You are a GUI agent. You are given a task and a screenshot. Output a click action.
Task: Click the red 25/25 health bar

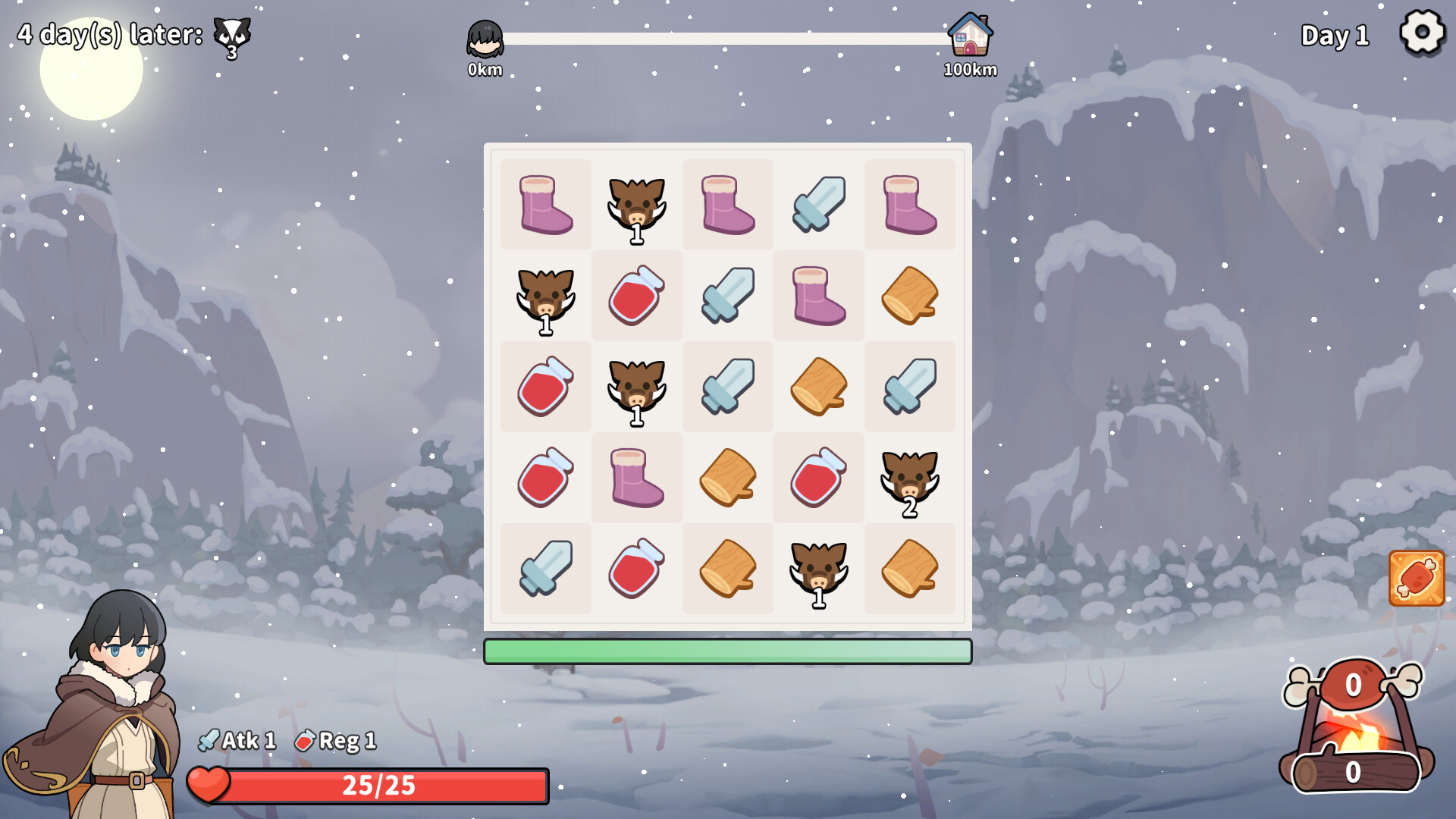click(379, 786)
